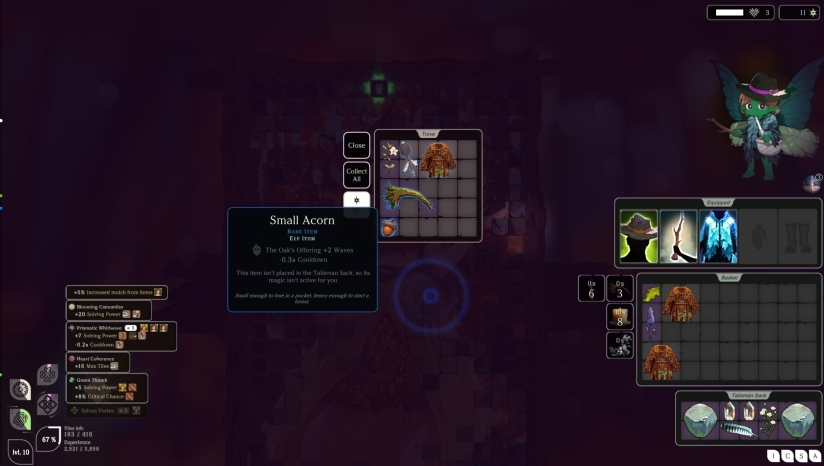Select the yellow leaf in the Basket
This screenshot has height=466, width=824.
[x=651, y=294]
